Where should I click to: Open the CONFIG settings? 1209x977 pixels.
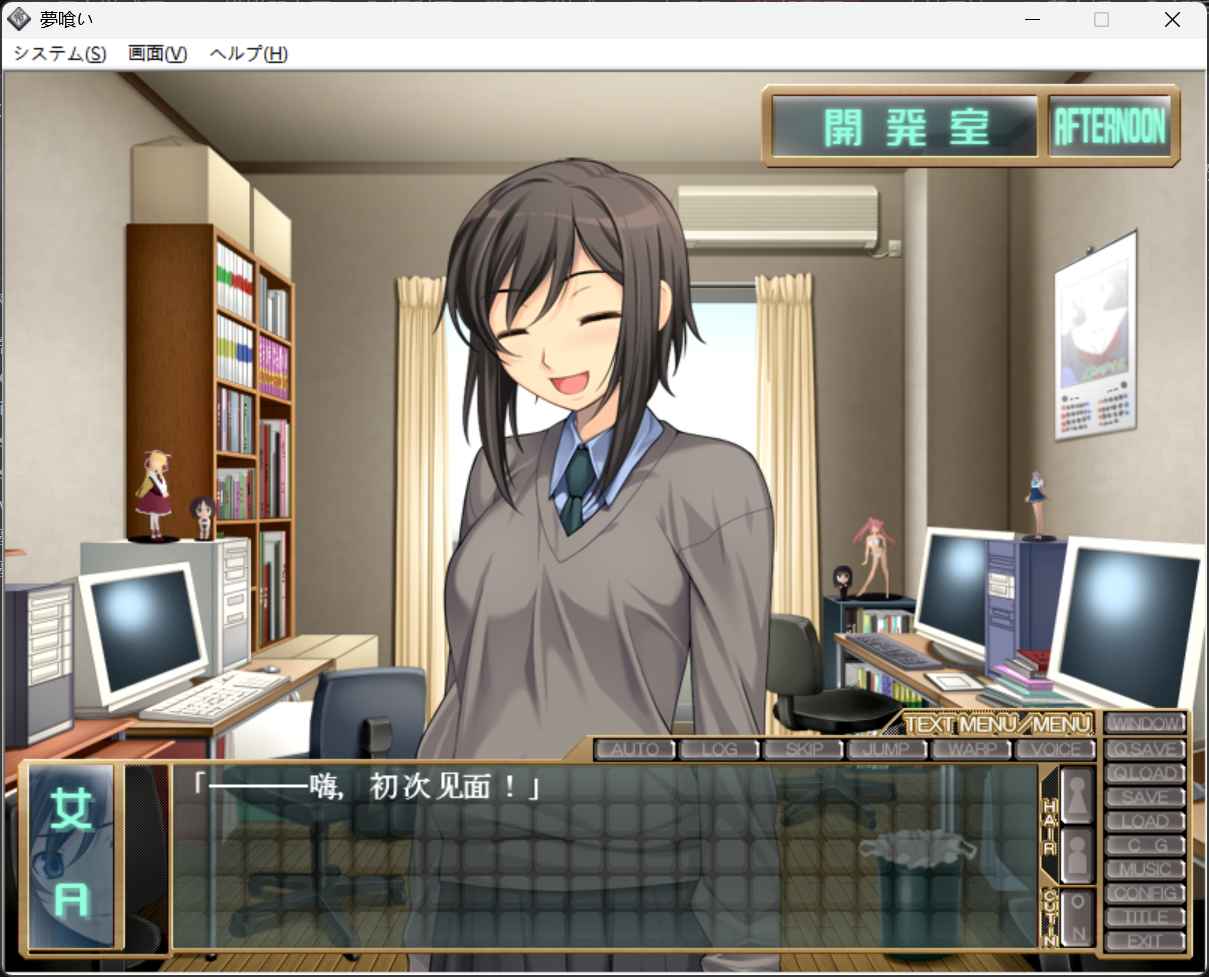point(1145,893)
